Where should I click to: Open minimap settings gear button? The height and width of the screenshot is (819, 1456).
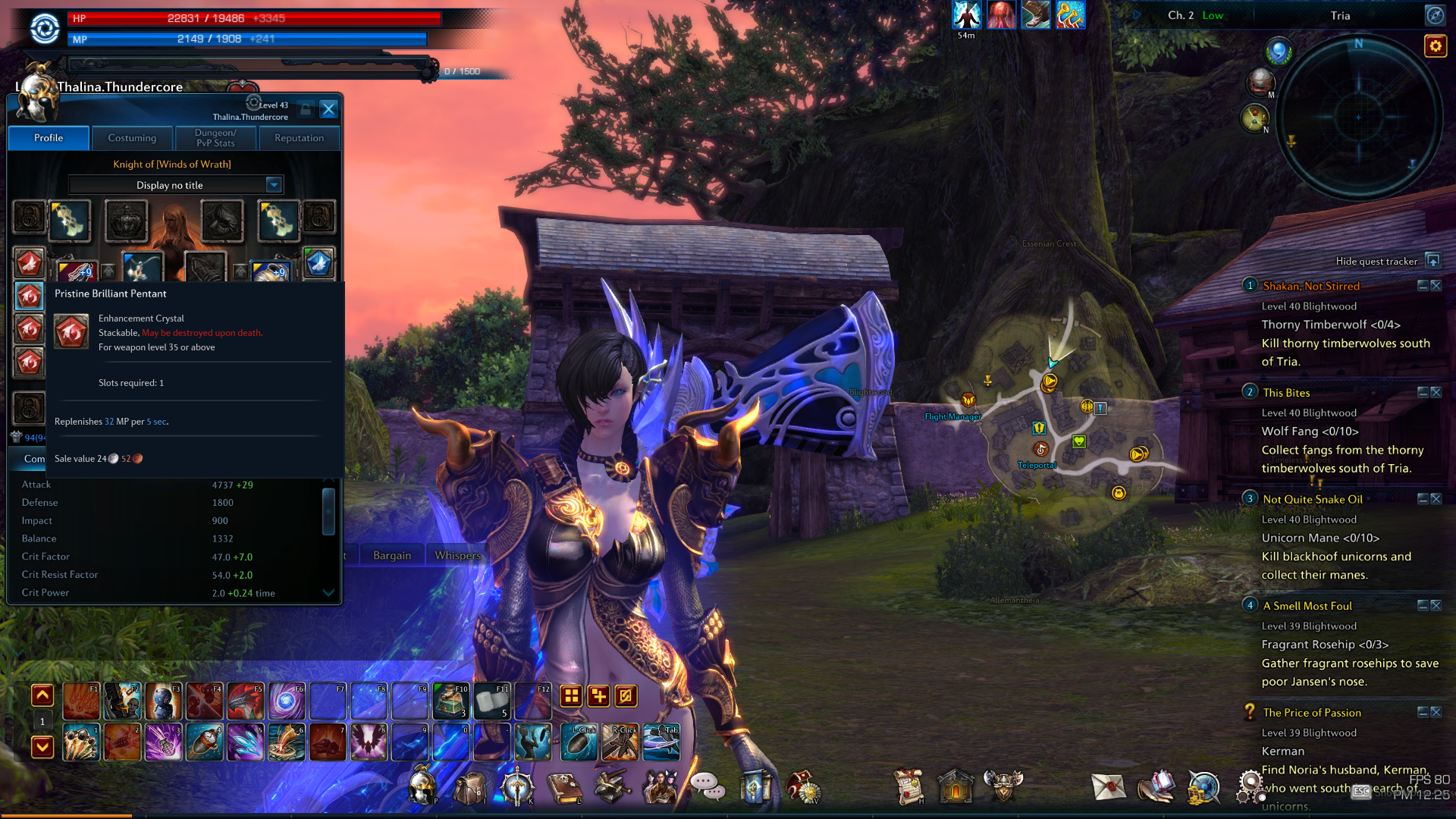1436,46
